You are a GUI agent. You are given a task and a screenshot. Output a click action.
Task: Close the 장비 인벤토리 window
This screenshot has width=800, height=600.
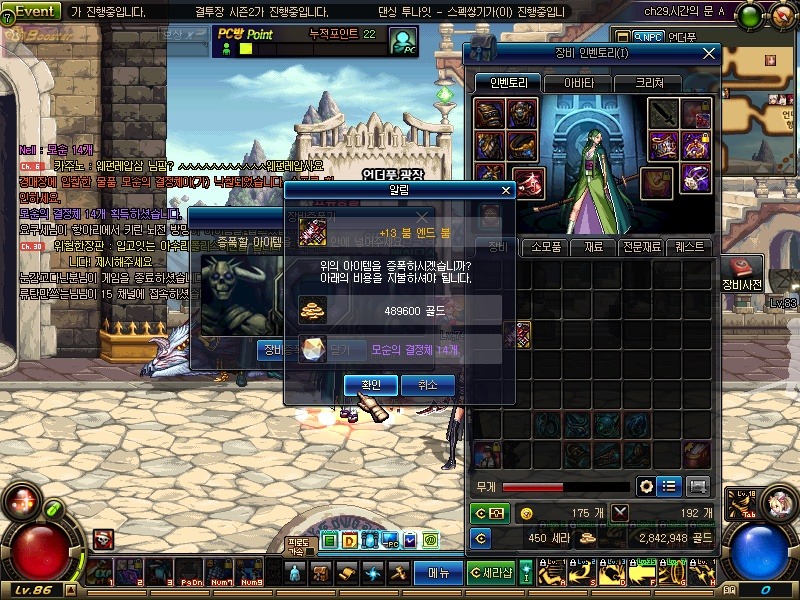(x=709, y=53)
